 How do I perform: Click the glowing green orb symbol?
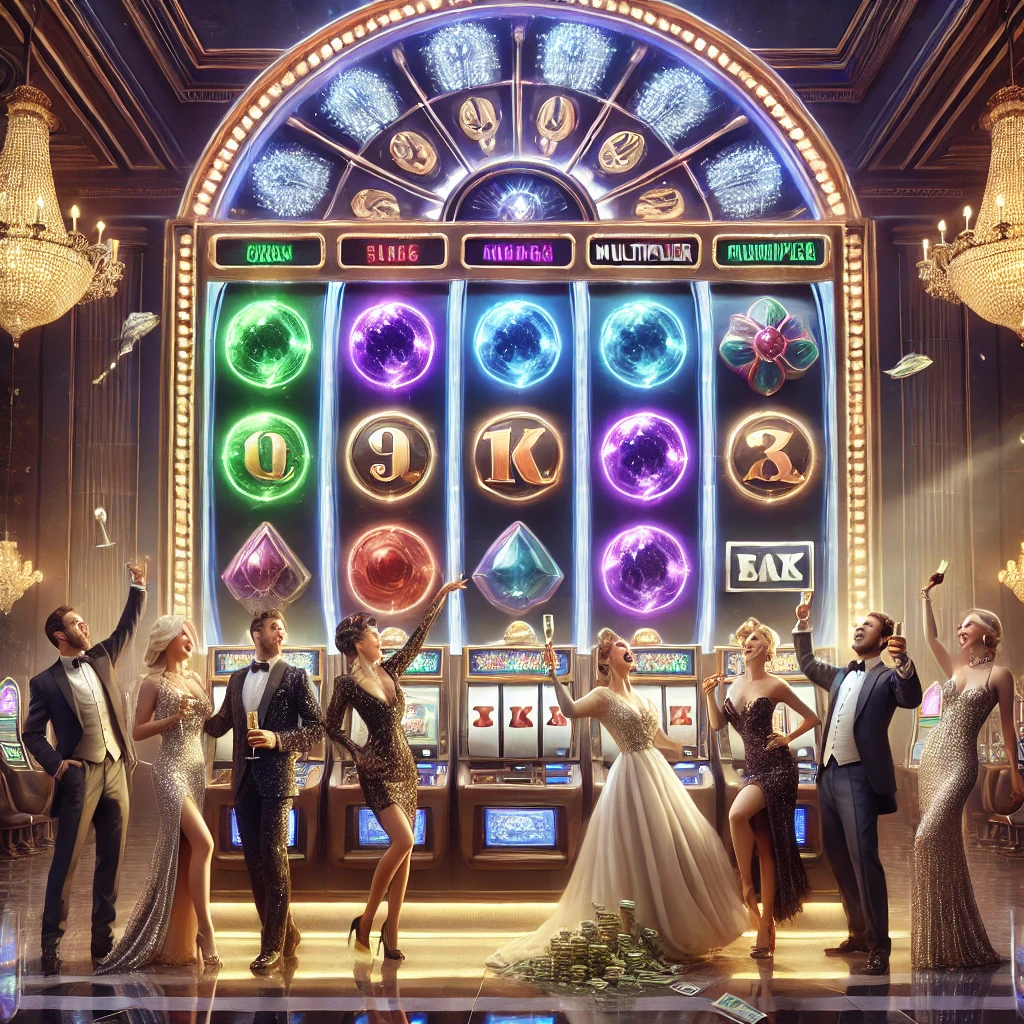[x=267, y=343]
